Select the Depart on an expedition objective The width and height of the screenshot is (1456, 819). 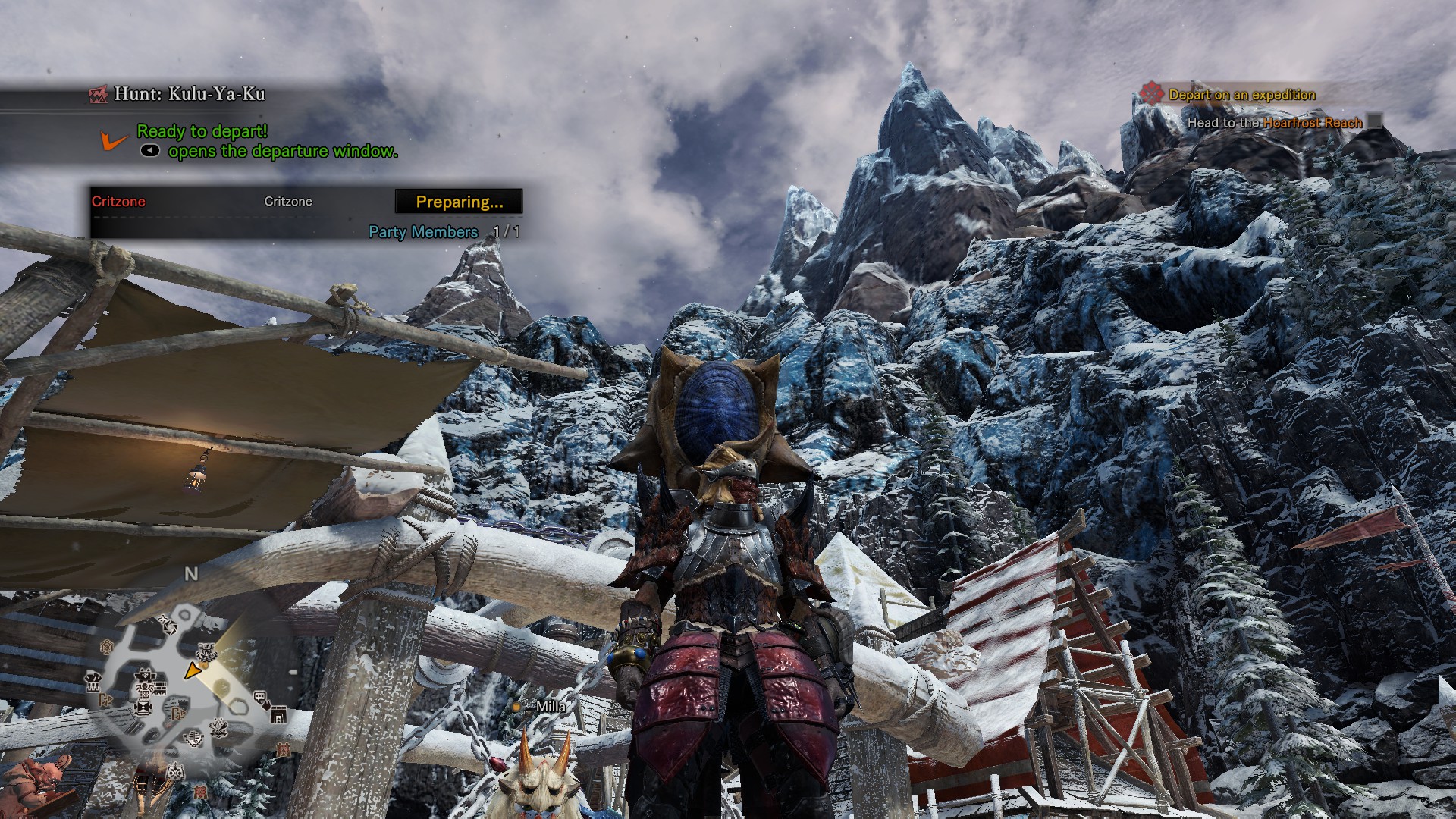coord(1241,95)
